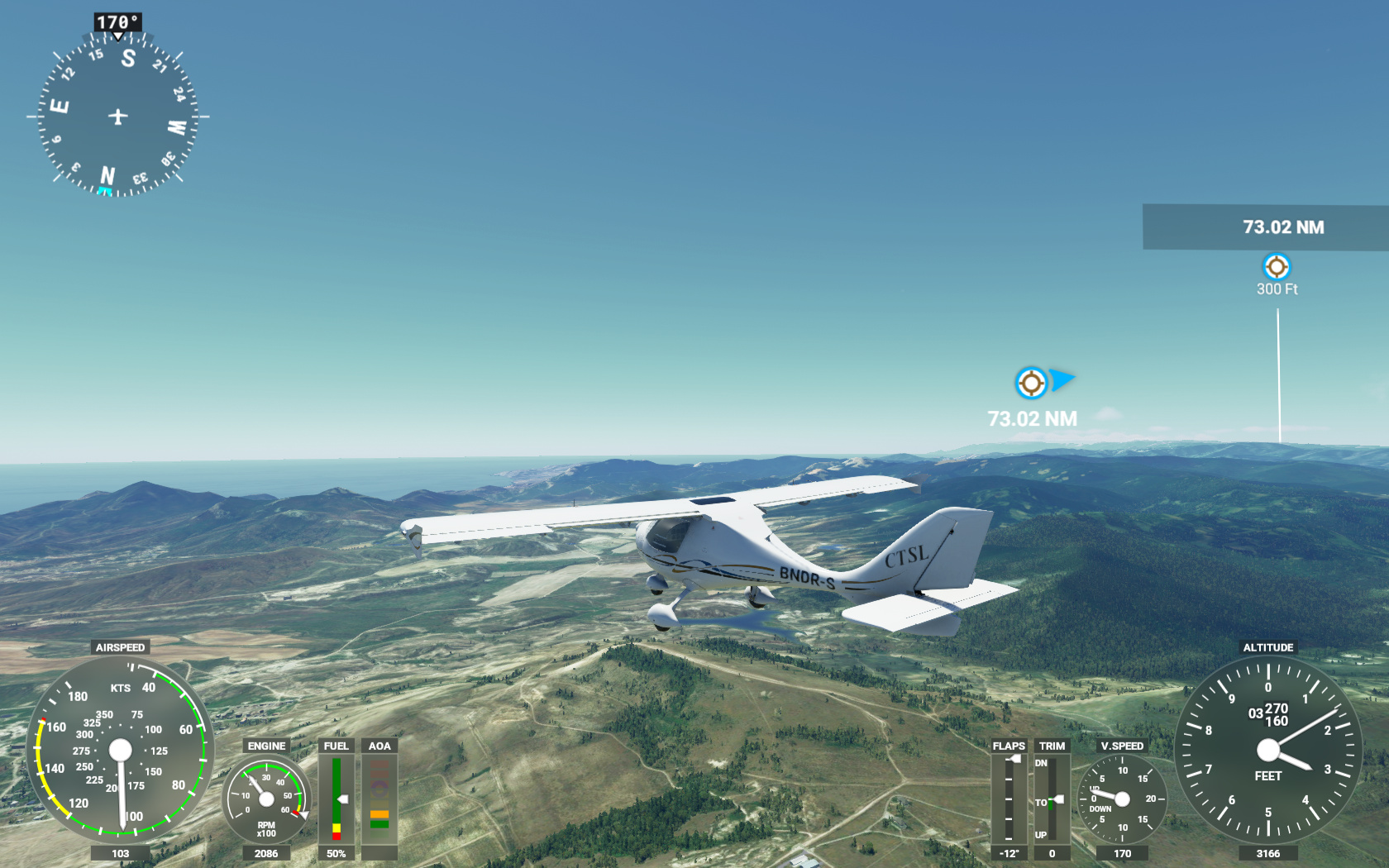Click the V.SPEED value 170
The image size is (1389, 868).
[x=1121, y=852]
